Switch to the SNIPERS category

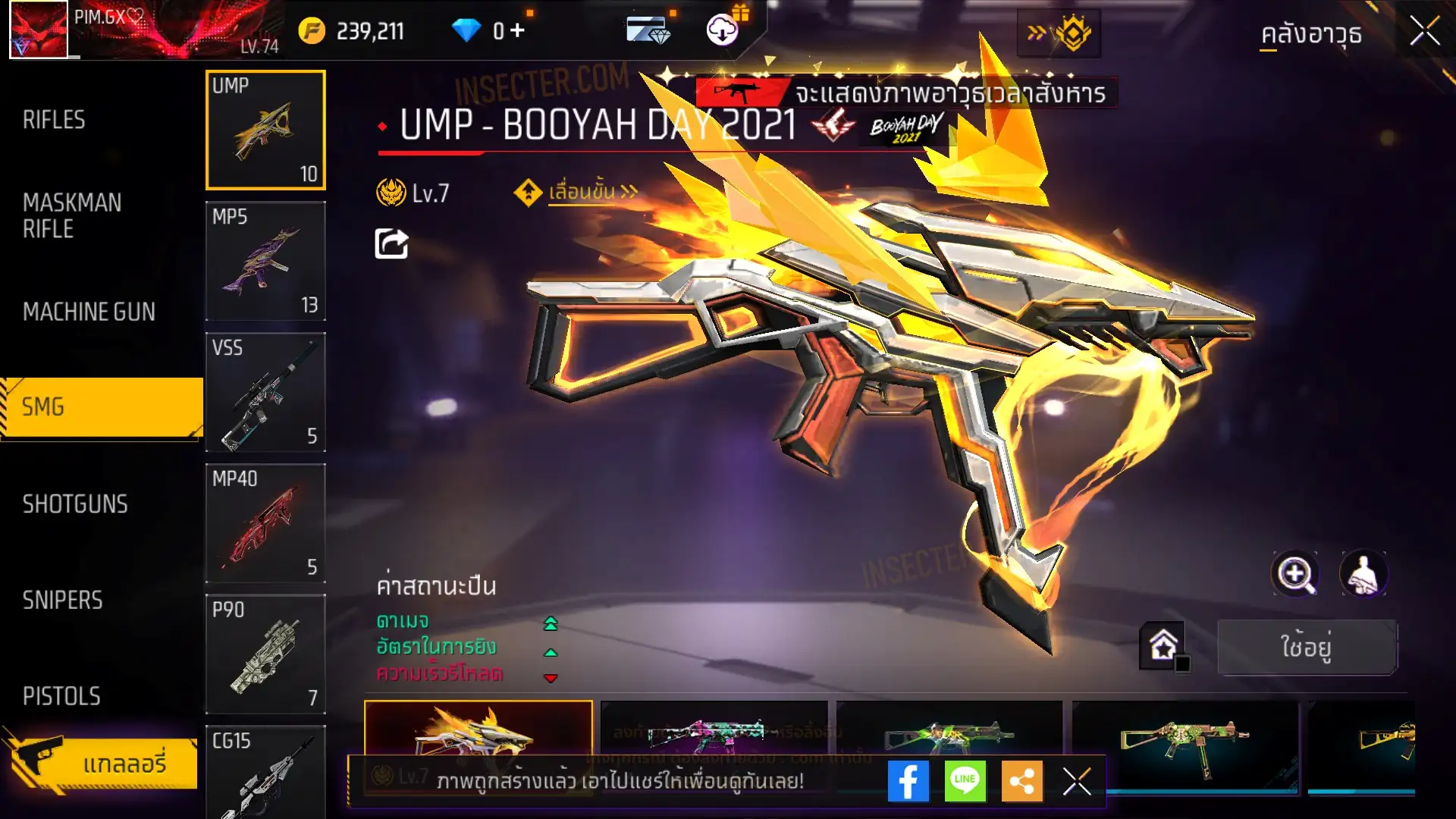(x=62, y=601)
